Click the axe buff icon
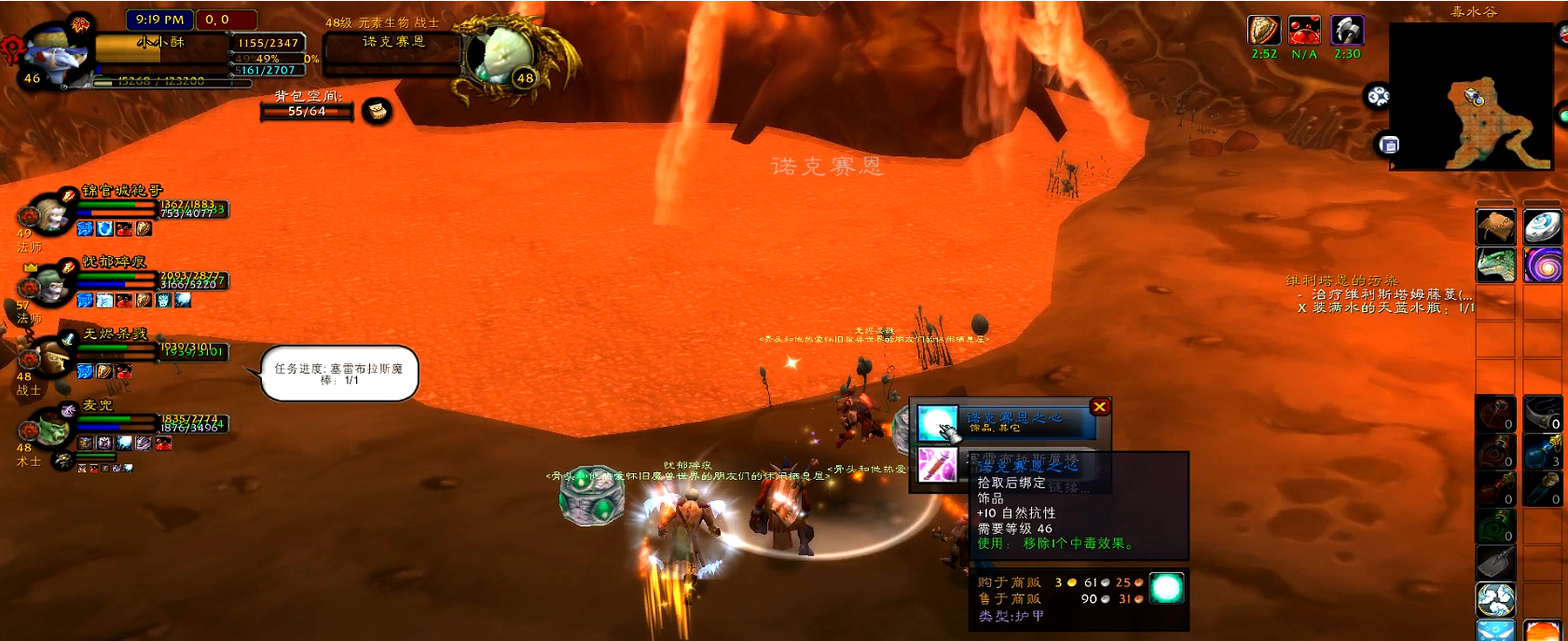 tap(1346, 31)
